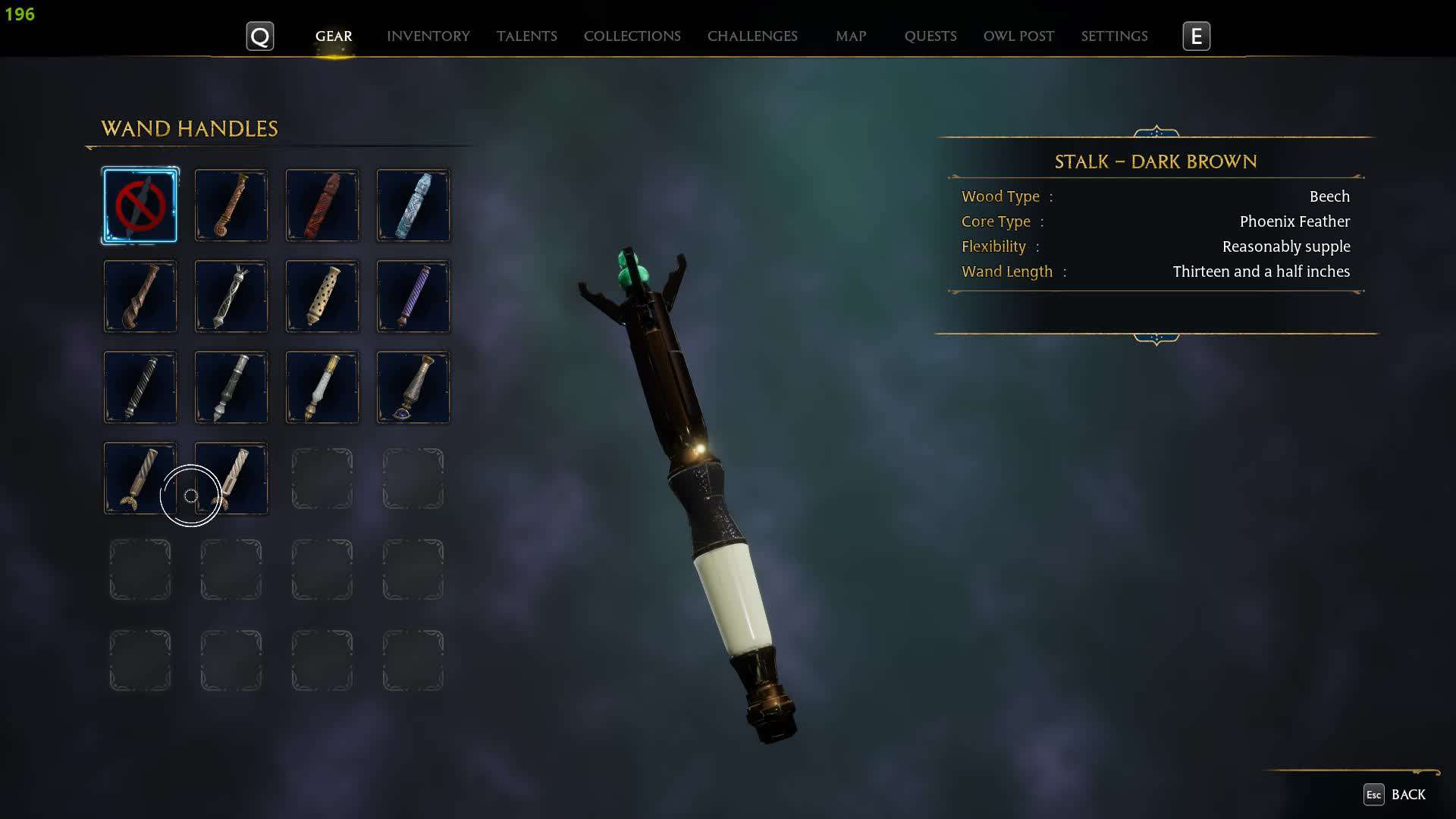Select the no-handle option with red prohibition sign
Image resolution: width=1456 pixels, height=819 pixels.
pyautogui.click(x=140, y=206)
